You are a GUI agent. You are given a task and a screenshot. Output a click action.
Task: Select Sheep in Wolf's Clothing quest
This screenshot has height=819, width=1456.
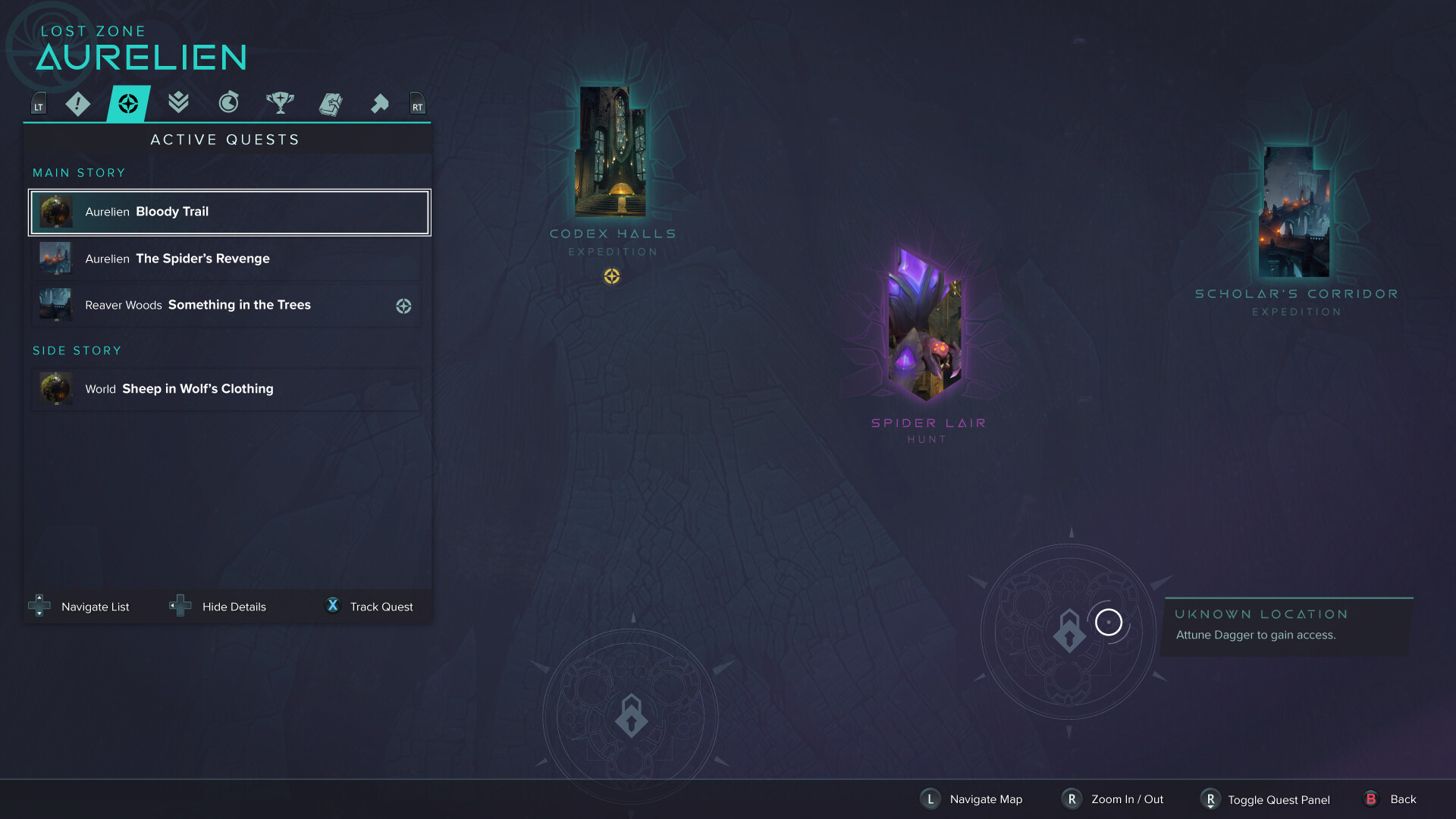point(226,389)
